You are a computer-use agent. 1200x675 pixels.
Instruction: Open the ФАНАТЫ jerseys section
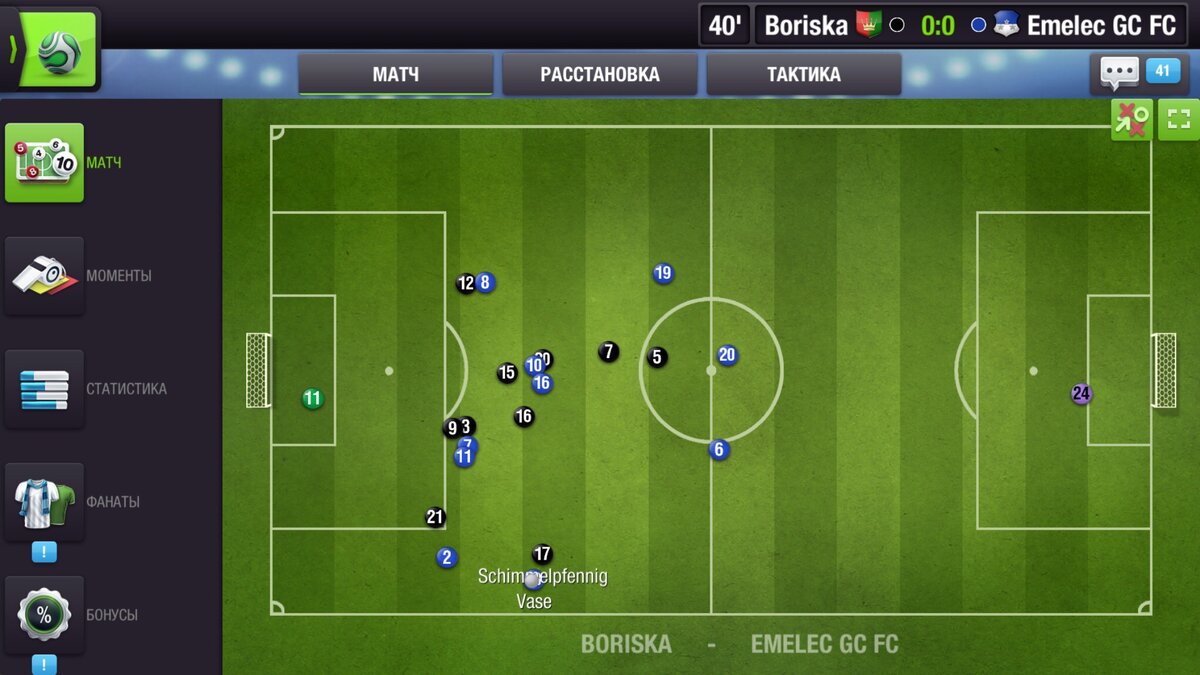point(45,501)
